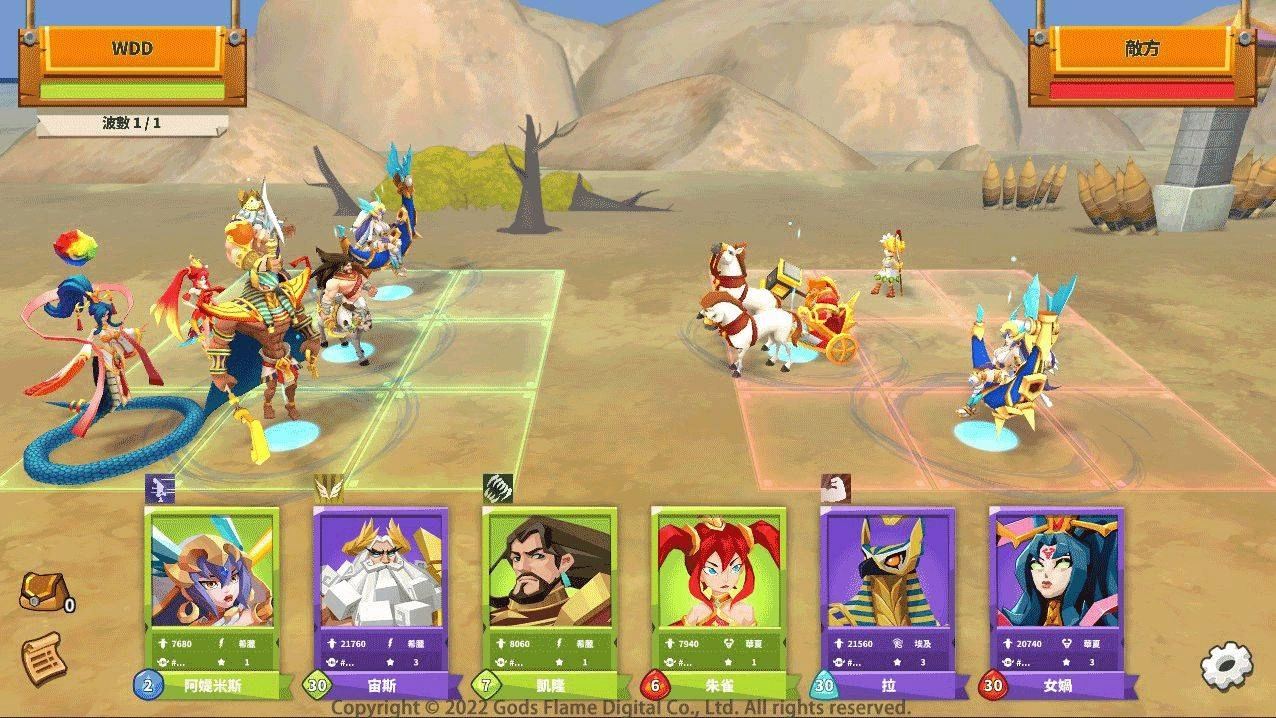Click the winged skill icon above Zeus card

click(329, 488)
